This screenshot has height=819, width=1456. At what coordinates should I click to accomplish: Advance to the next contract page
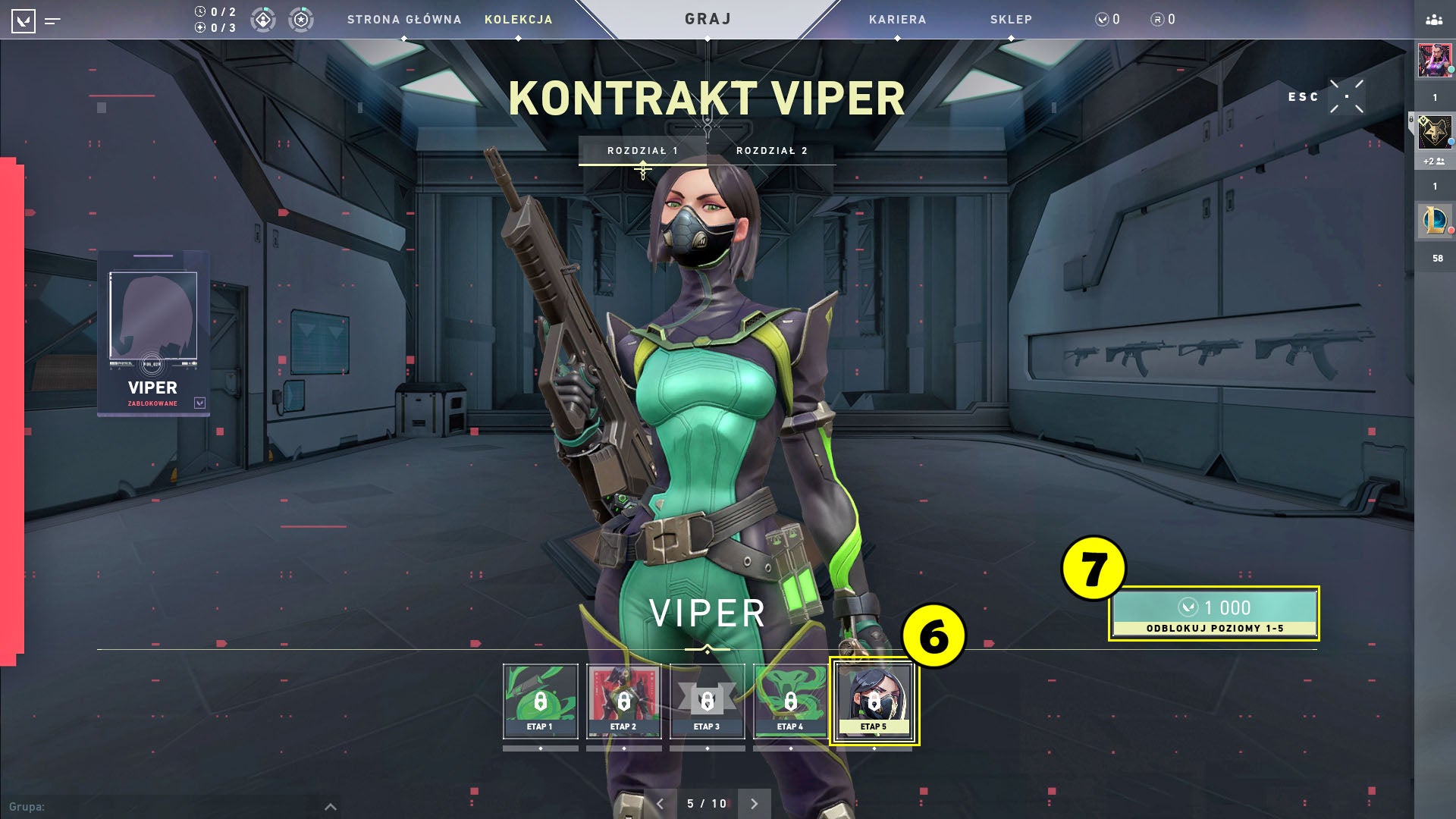click(x=754, y=804)
